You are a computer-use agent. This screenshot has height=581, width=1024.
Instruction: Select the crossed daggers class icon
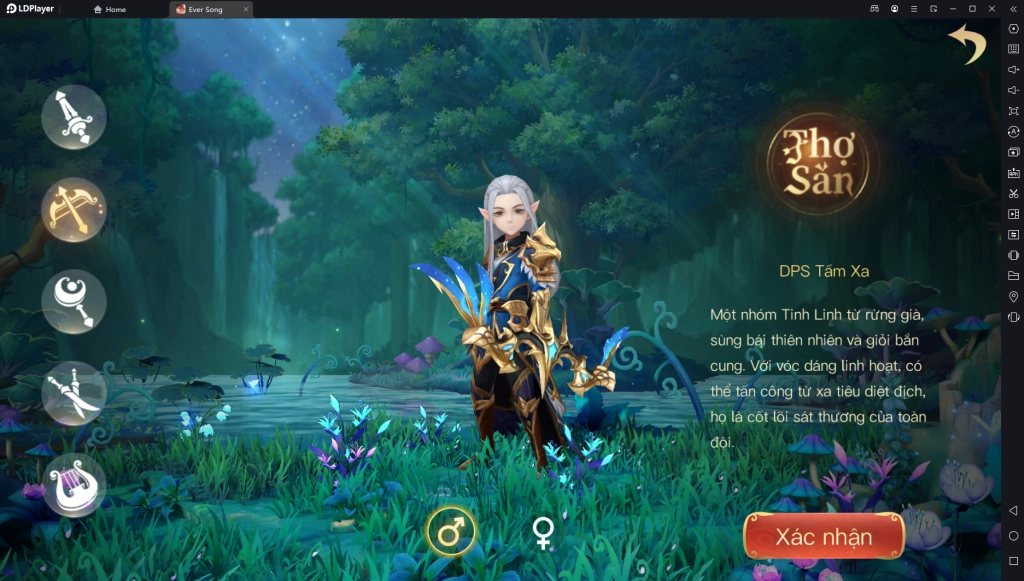[x=73, y=393]
